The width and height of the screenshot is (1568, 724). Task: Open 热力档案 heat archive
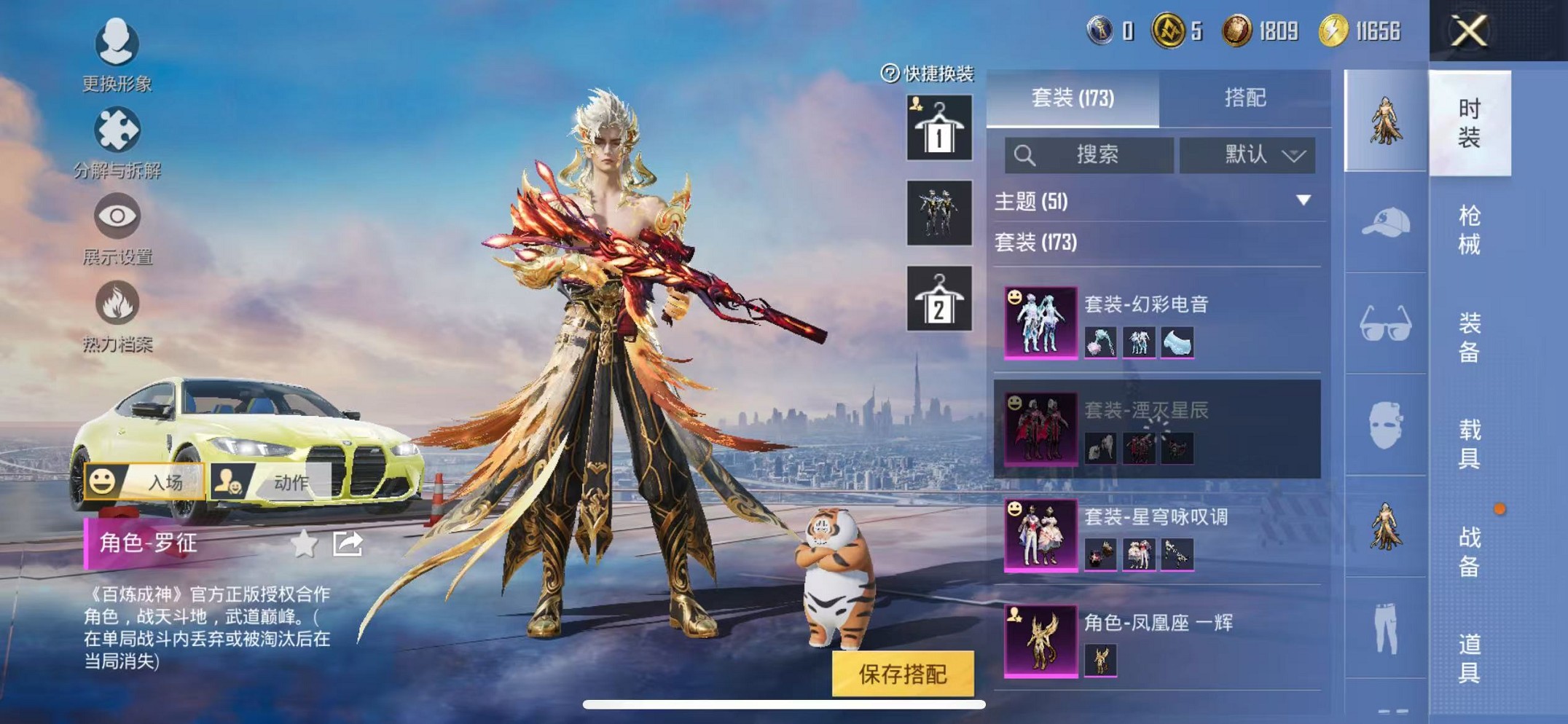[117, 315]
